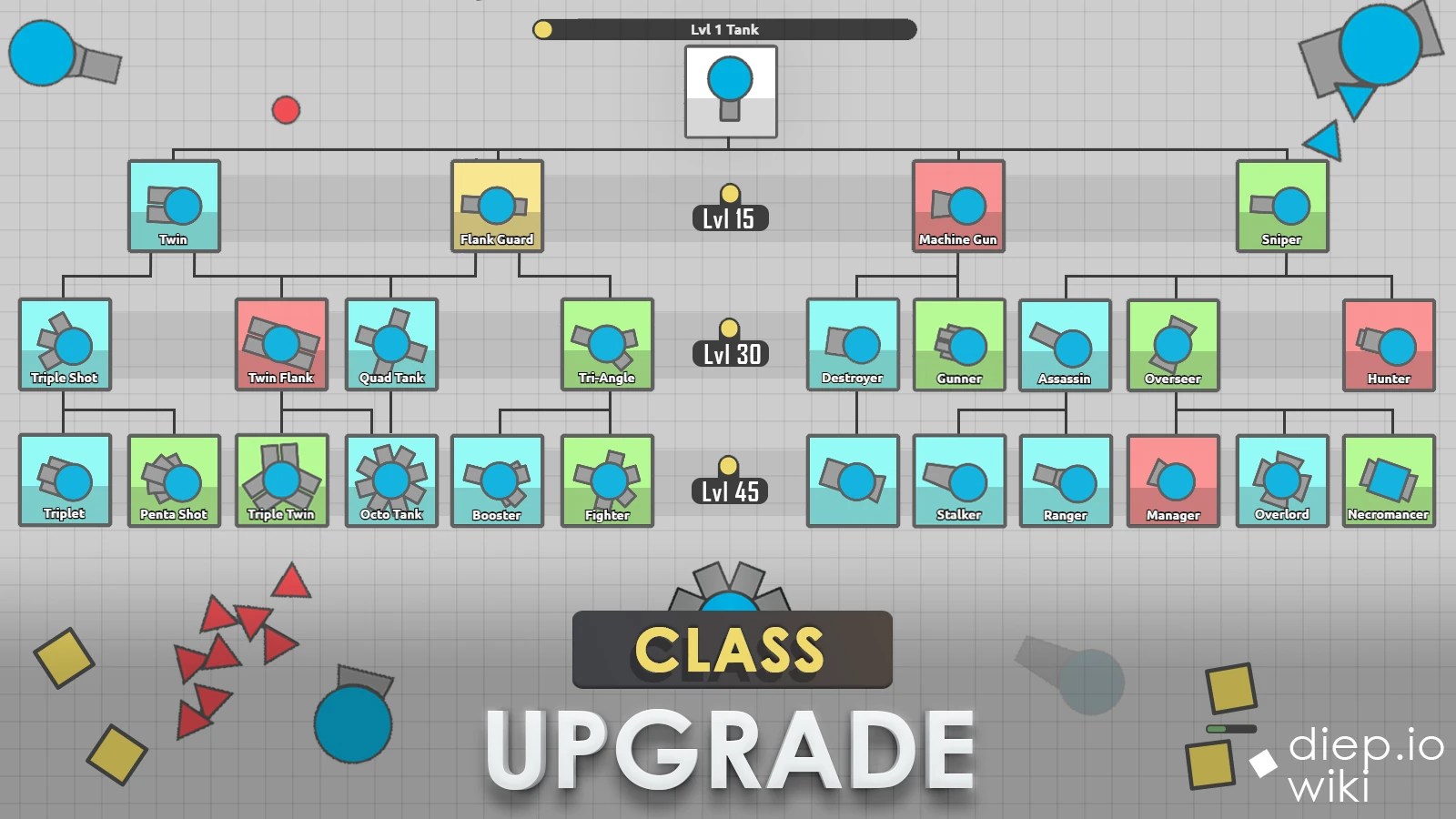
Task: Choose the Overseer upgrade
Action: (1173, 344)
